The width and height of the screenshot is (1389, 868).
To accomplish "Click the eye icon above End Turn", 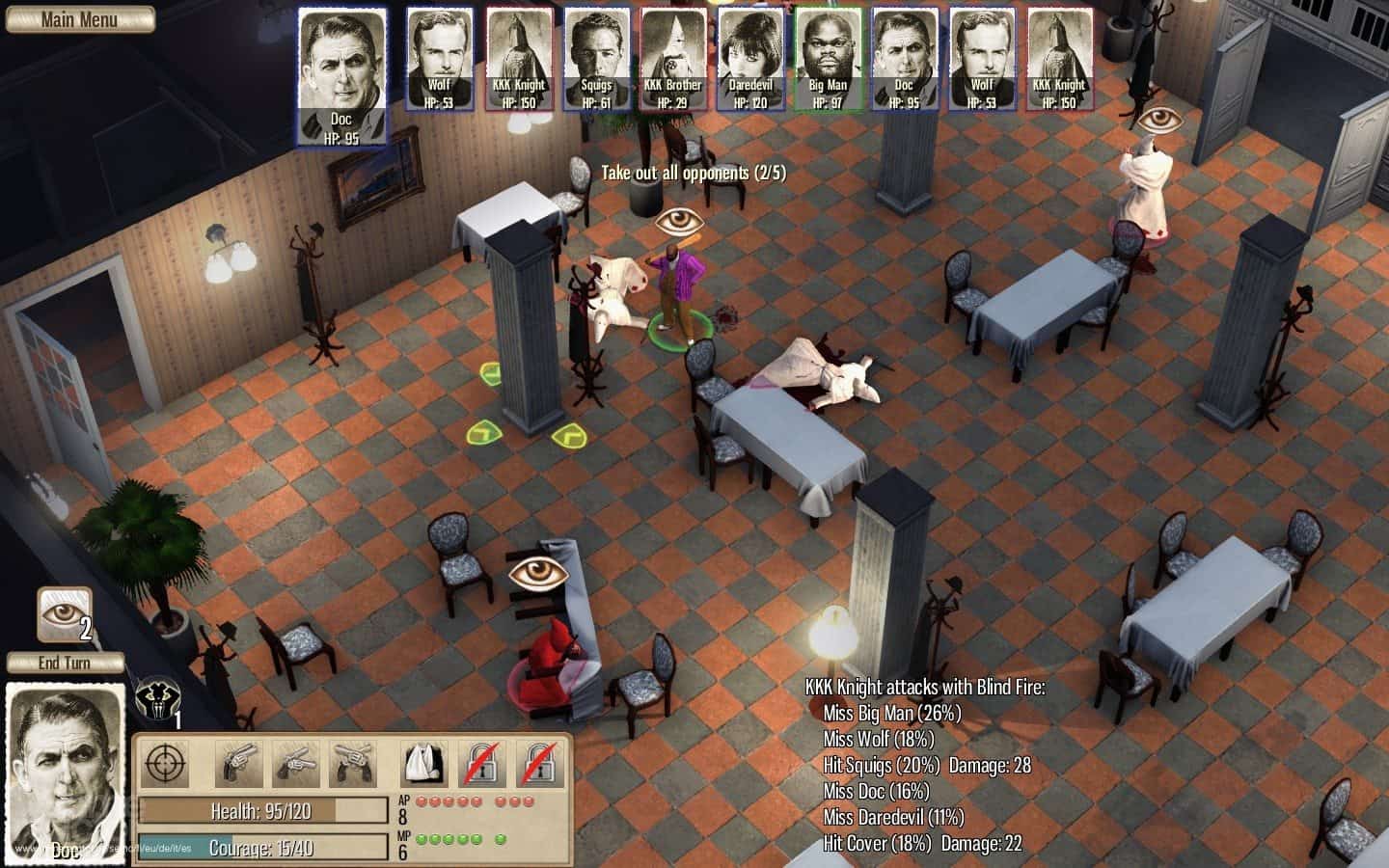I will [x=65, y=615].
